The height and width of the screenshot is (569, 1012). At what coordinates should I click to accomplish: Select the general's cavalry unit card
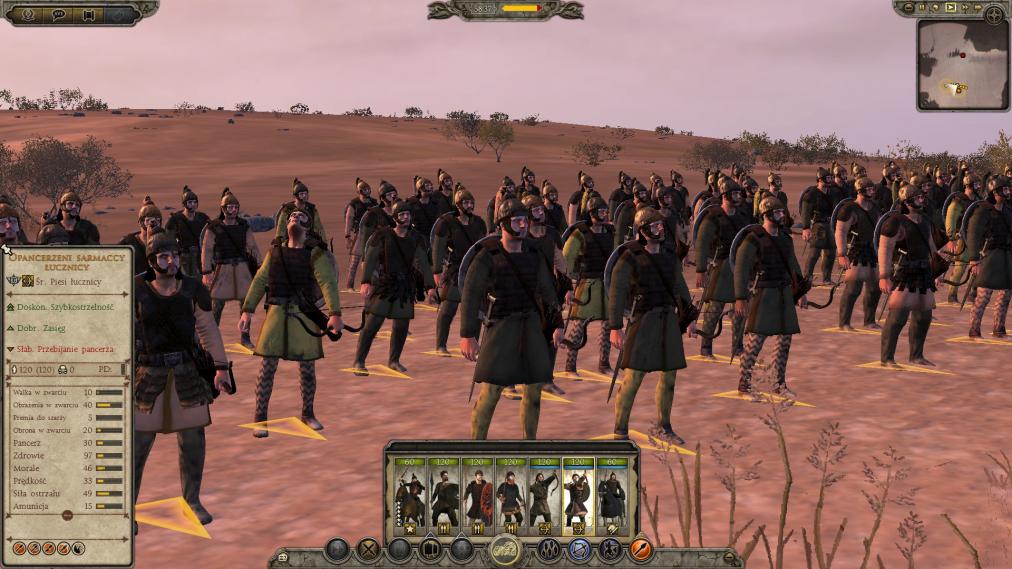409,497
